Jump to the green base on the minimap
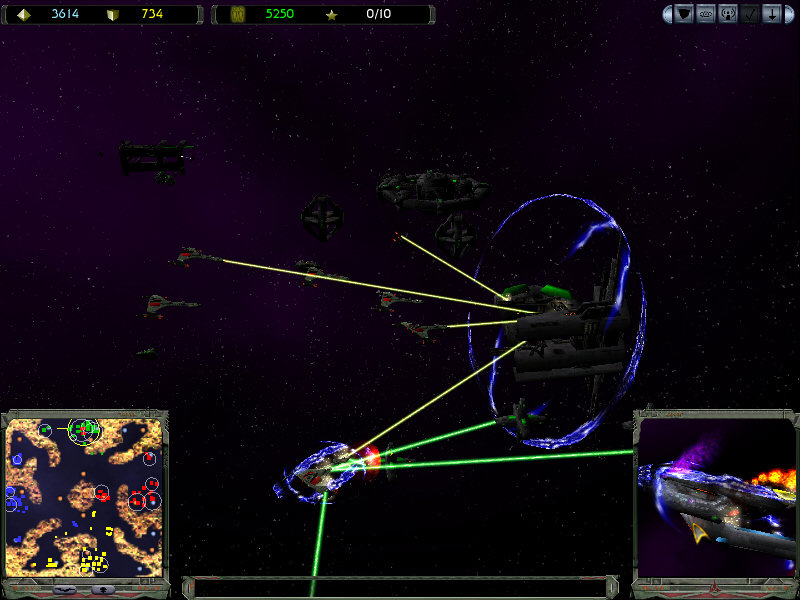The image size is (800, 600). (86, 430)
